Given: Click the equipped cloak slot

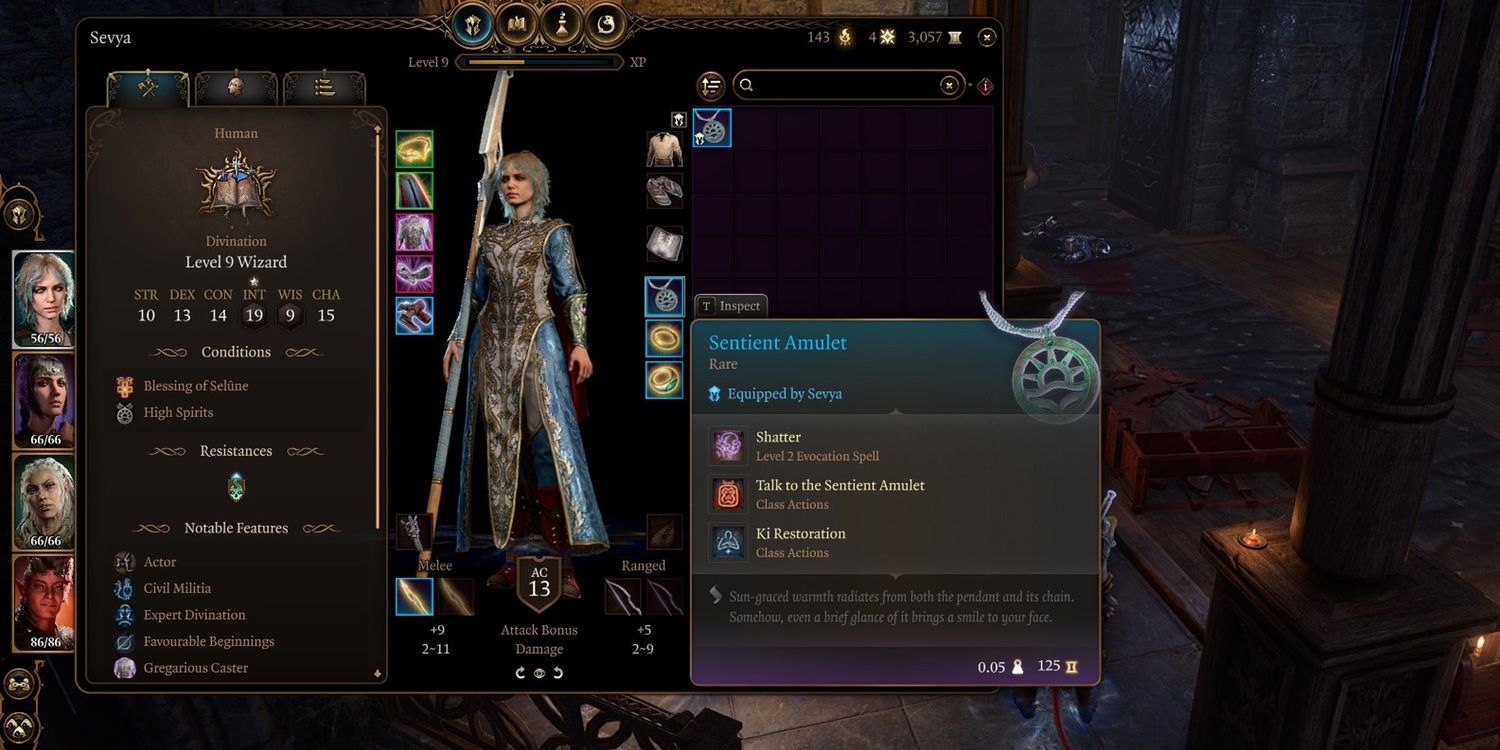Looking at the screenshot, I should [x=414, y=190].
